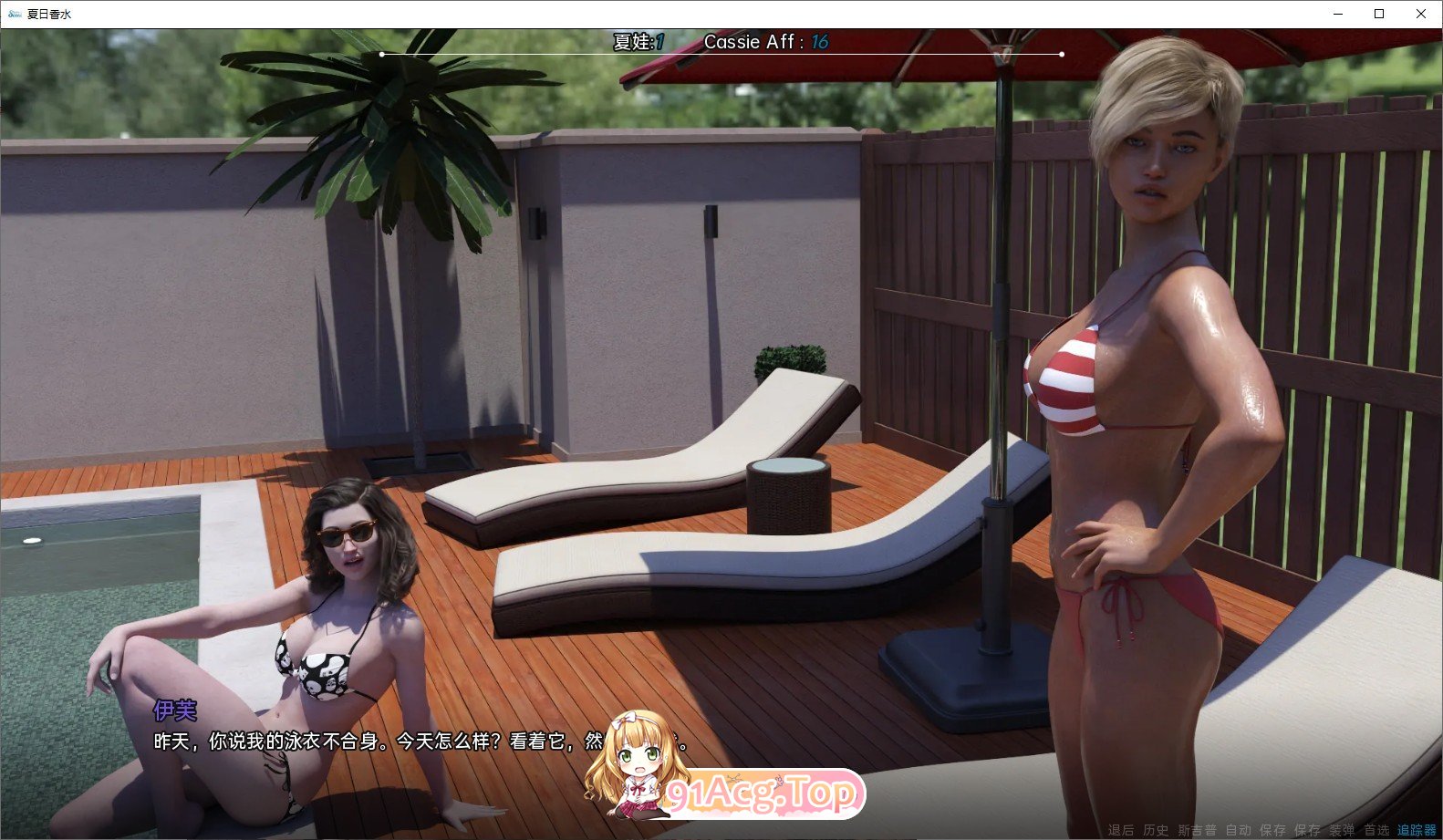The height and width of the screenshot is (840, 1443).
Task: Click the Cassie Aff : 16 affection counter
Action: [x=766, y=42]
